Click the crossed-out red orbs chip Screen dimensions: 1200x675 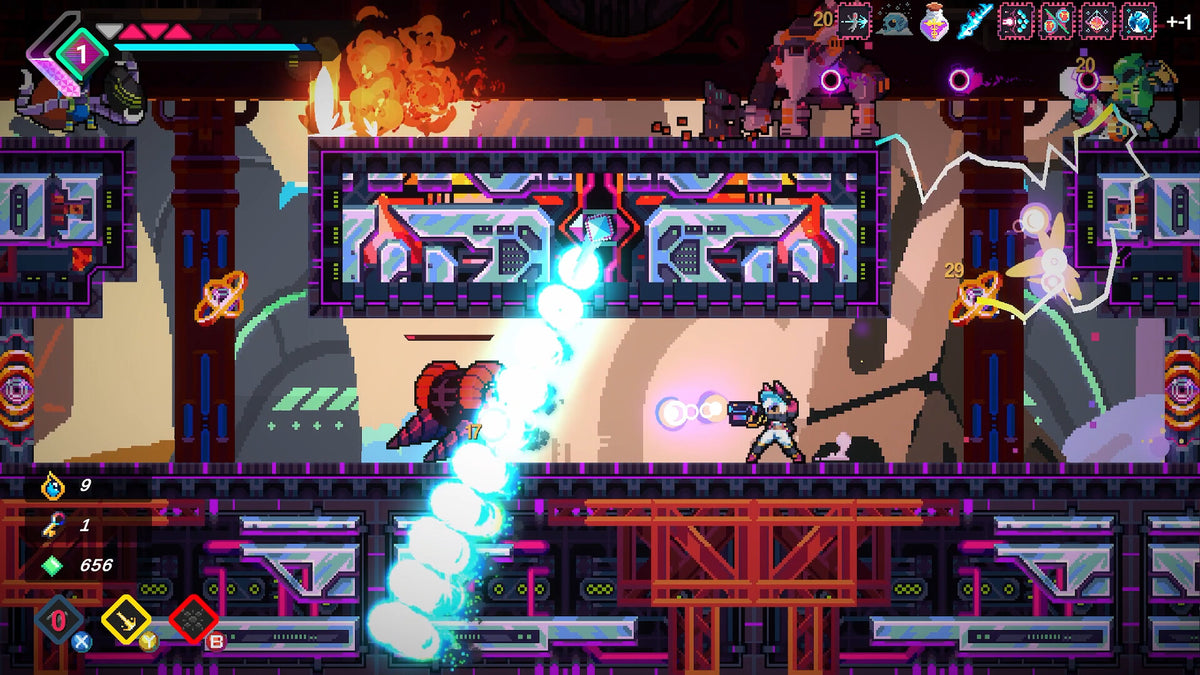click(1058, 20)
